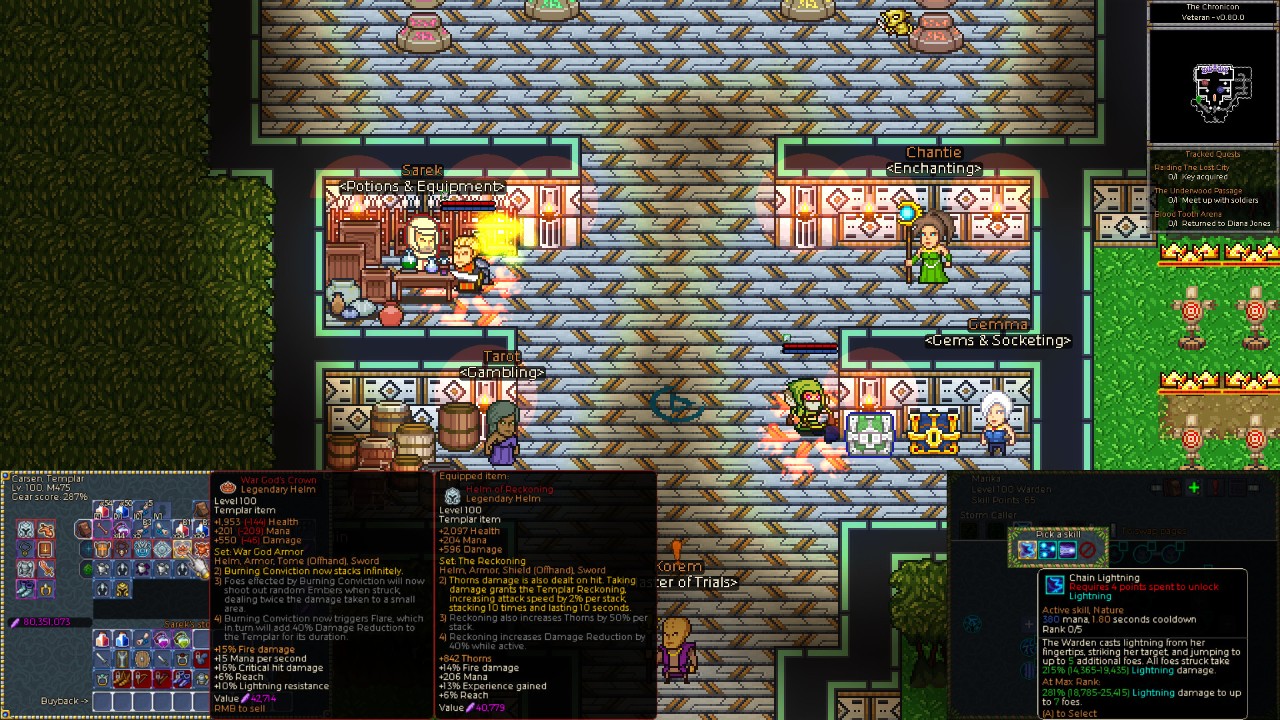This screenshot has width=1280, height=720.
Task: Click the green plus icon in the skill panel
Action: click(1193, 488)
